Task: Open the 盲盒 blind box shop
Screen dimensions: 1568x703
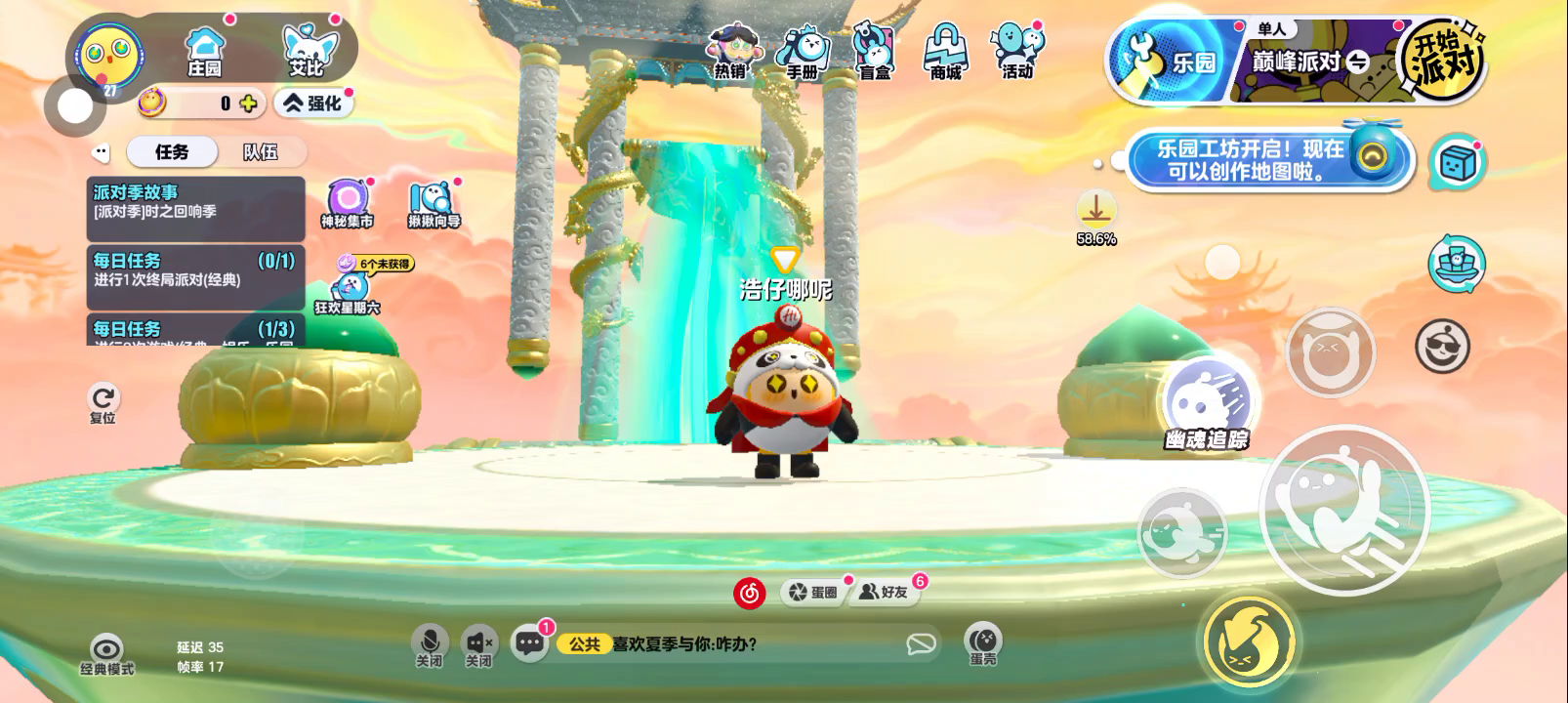Action: click(x=874, y=52)
